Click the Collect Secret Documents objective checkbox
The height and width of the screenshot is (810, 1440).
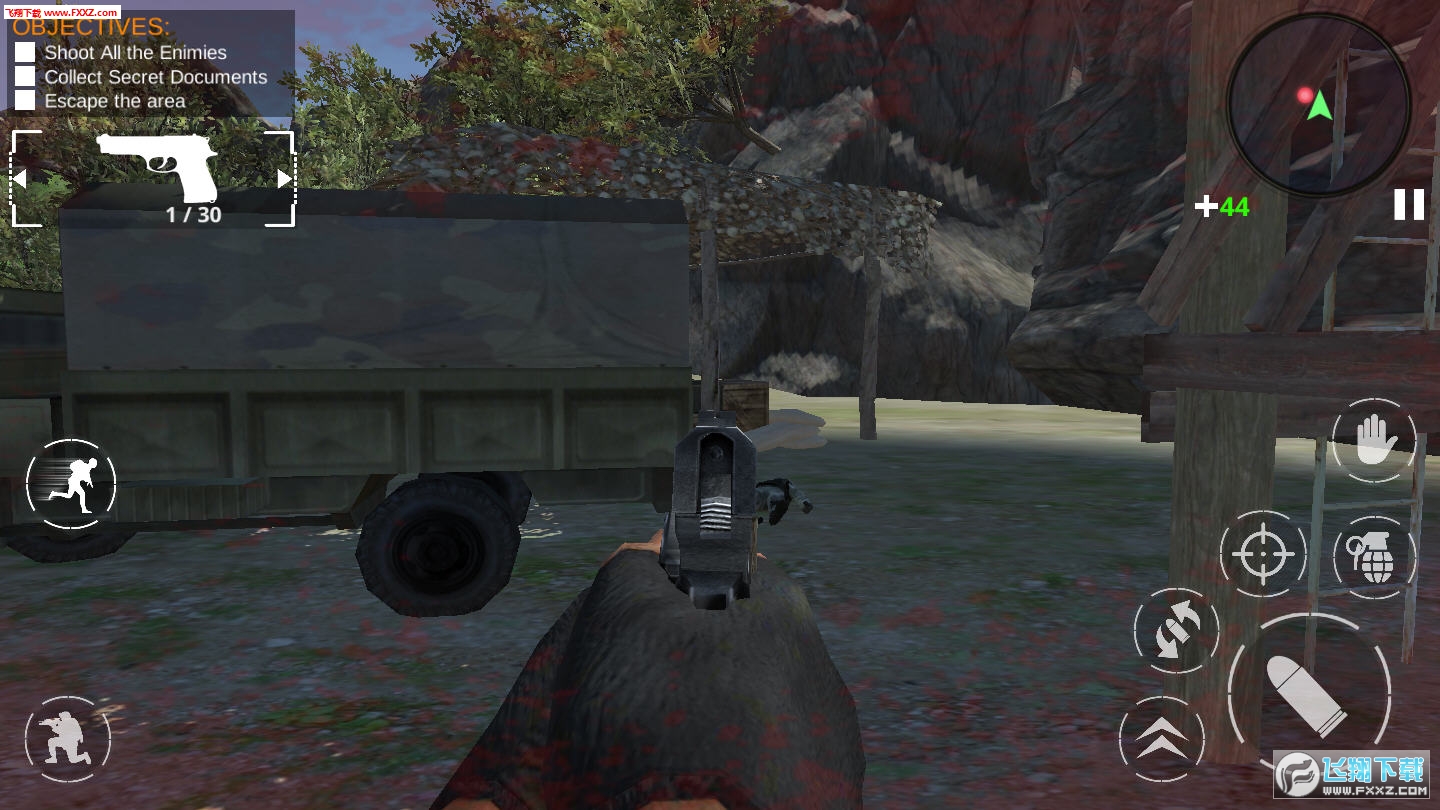tap(25, 76)
